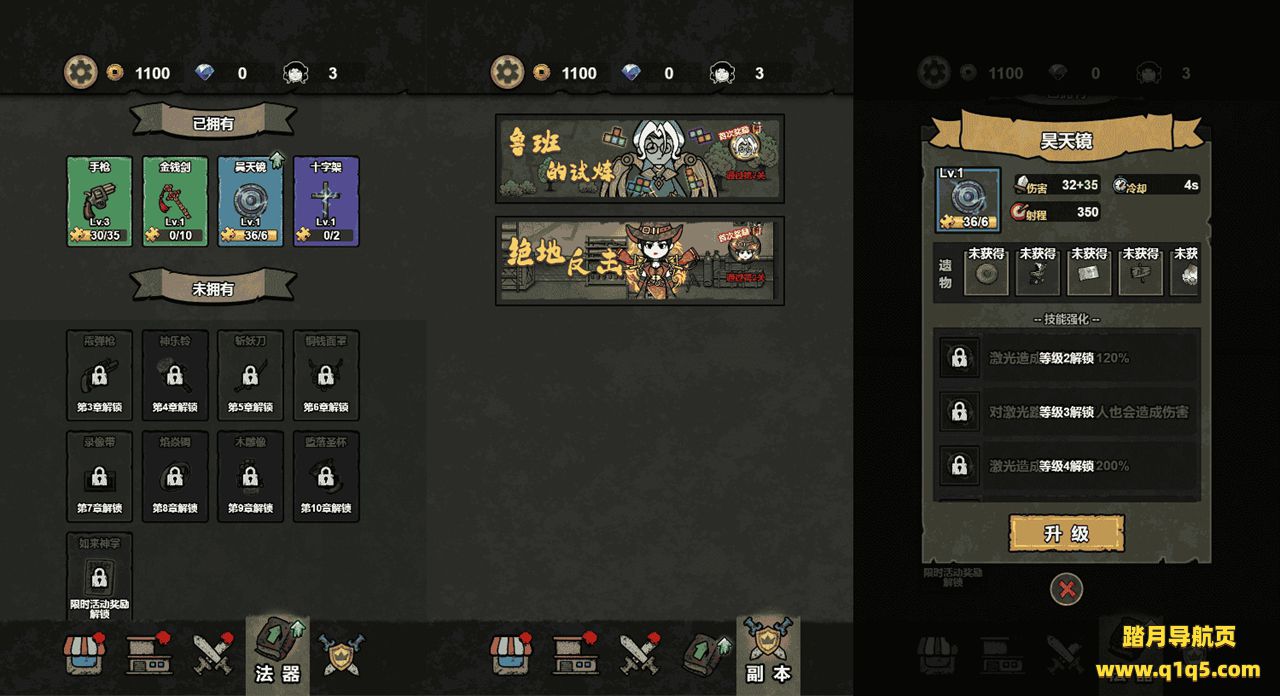Select the locked 神乐铃 card
This screenshot has height=696, width=1280.
coord(175,375)
